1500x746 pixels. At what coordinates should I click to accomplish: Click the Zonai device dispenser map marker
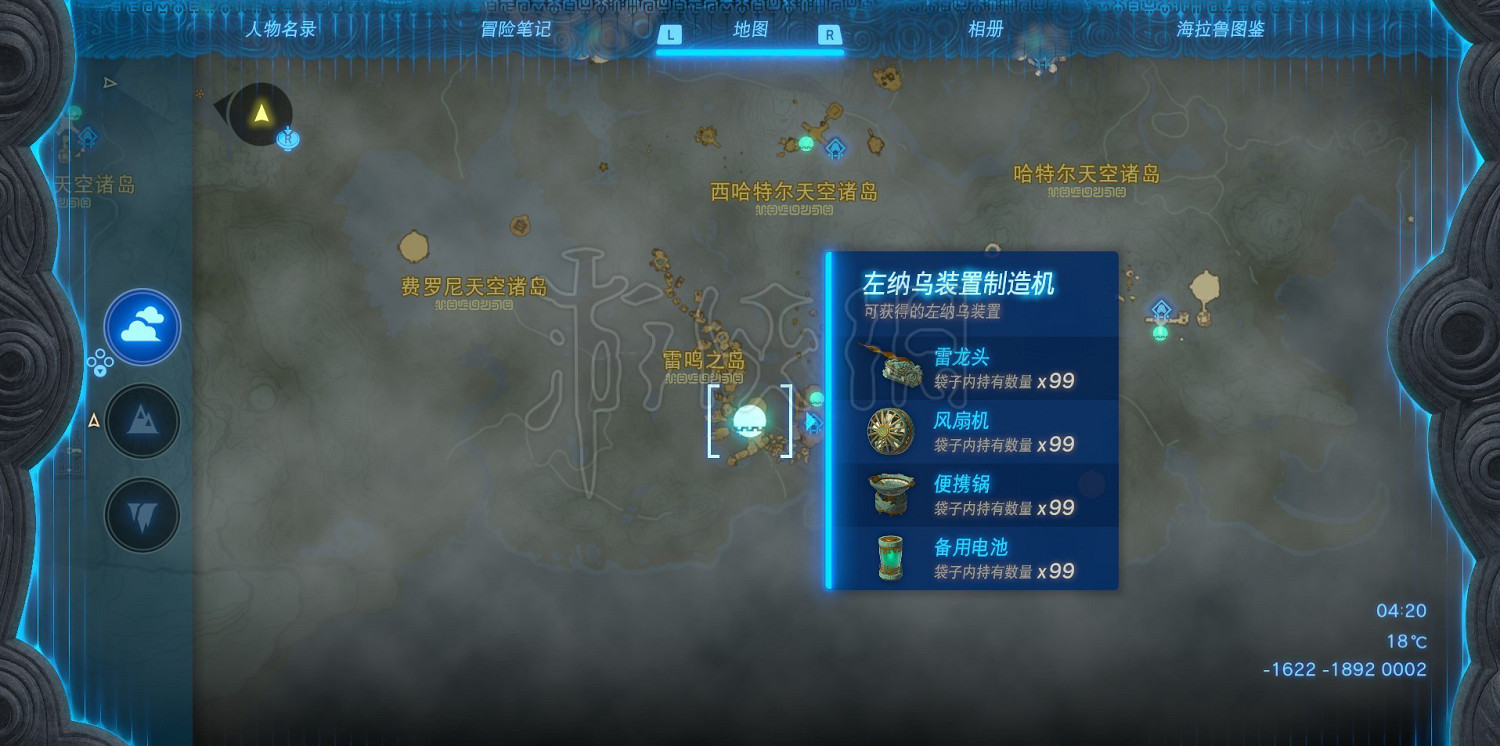(x=748, y=422)
